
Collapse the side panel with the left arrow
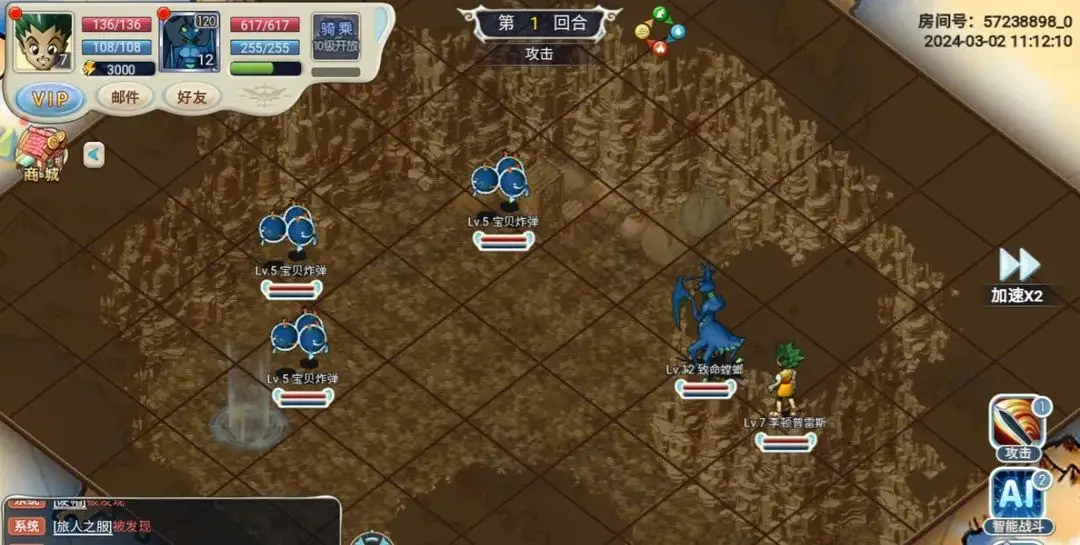click(93, 155)
